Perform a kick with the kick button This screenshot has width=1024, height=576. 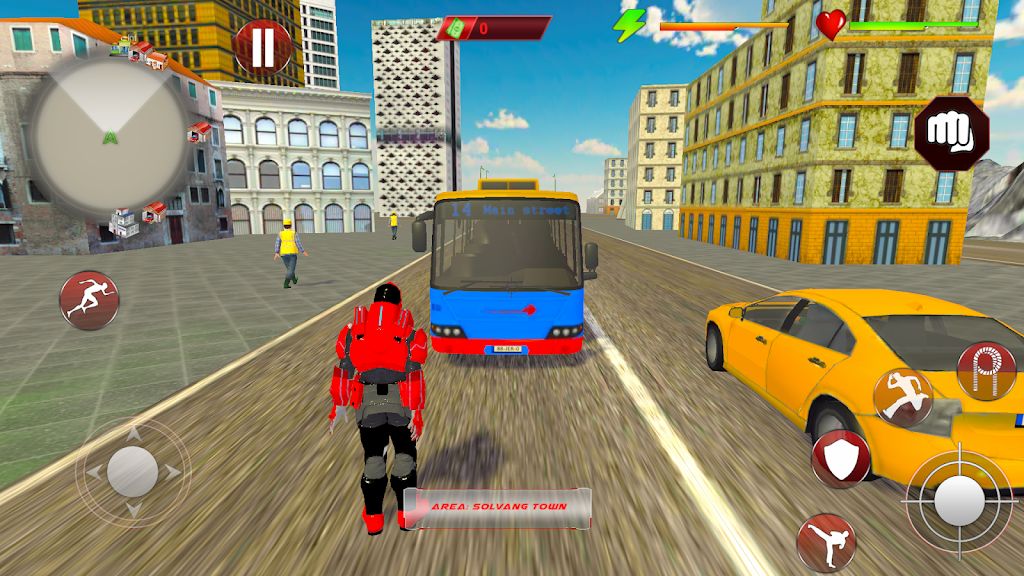[826, 543]
